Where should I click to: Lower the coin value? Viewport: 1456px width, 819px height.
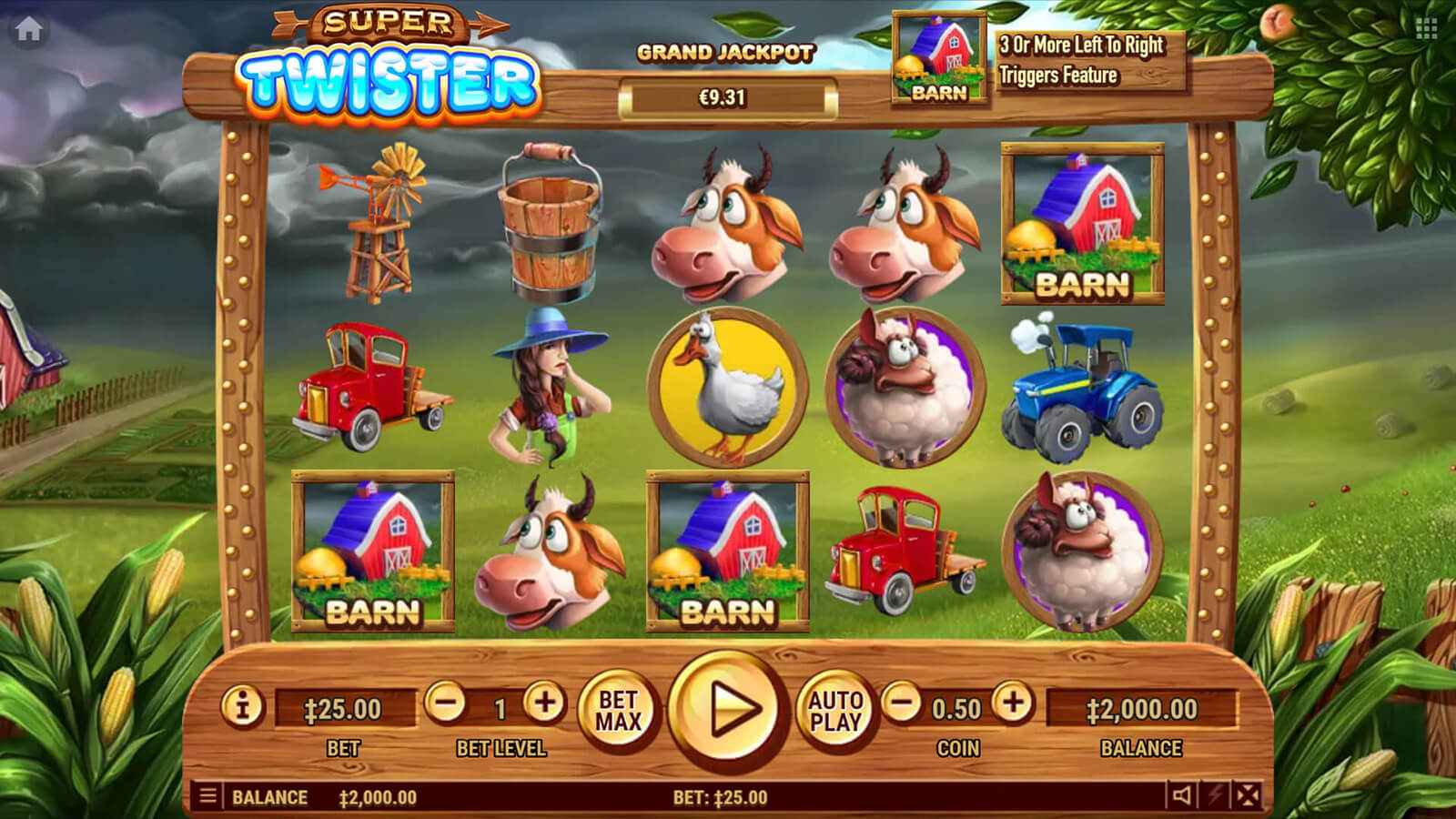[x=902, y=703]
